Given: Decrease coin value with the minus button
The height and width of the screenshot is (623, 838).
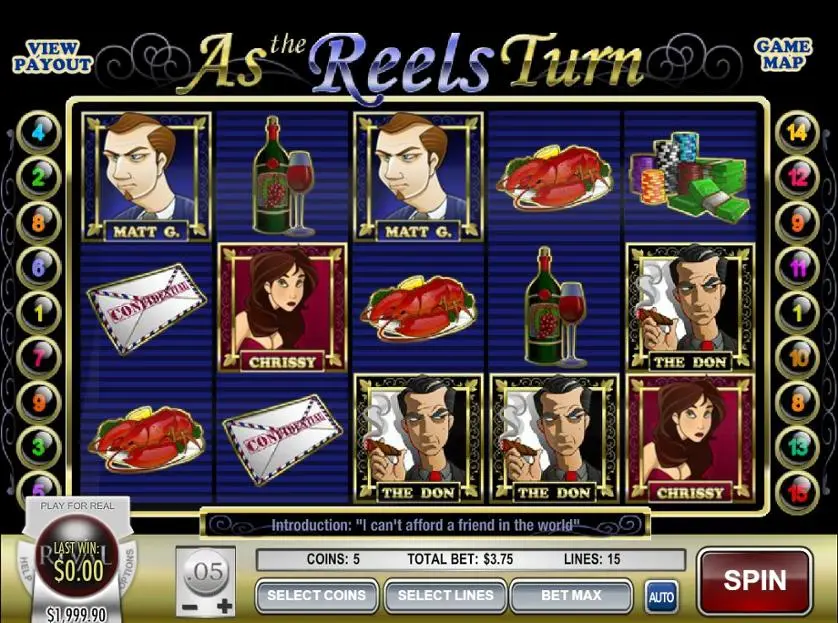Looking at the screenshot, I should (x=190, y=606).
